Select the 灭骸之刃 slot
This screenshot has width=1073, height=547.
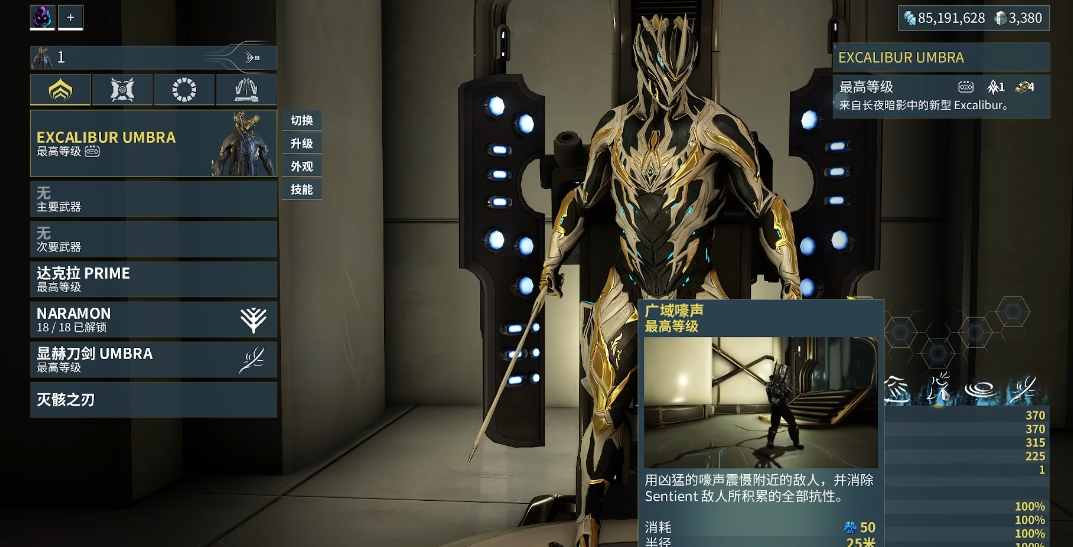[x=153, y=400]
